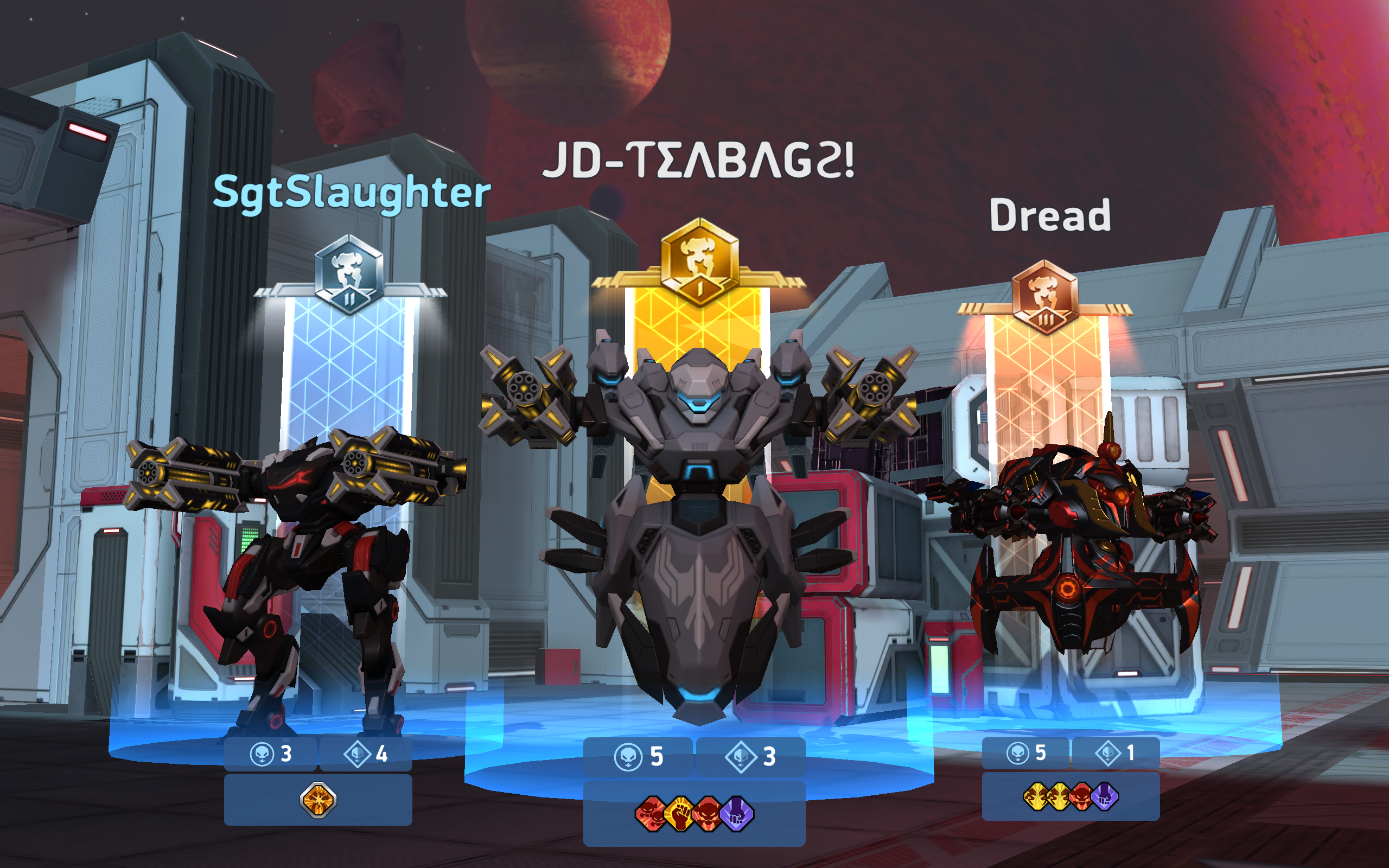Click JD-TEABAGS!'s kill count of 5
This screenshot has width=1389, height=868.
[x=656, y=757]
